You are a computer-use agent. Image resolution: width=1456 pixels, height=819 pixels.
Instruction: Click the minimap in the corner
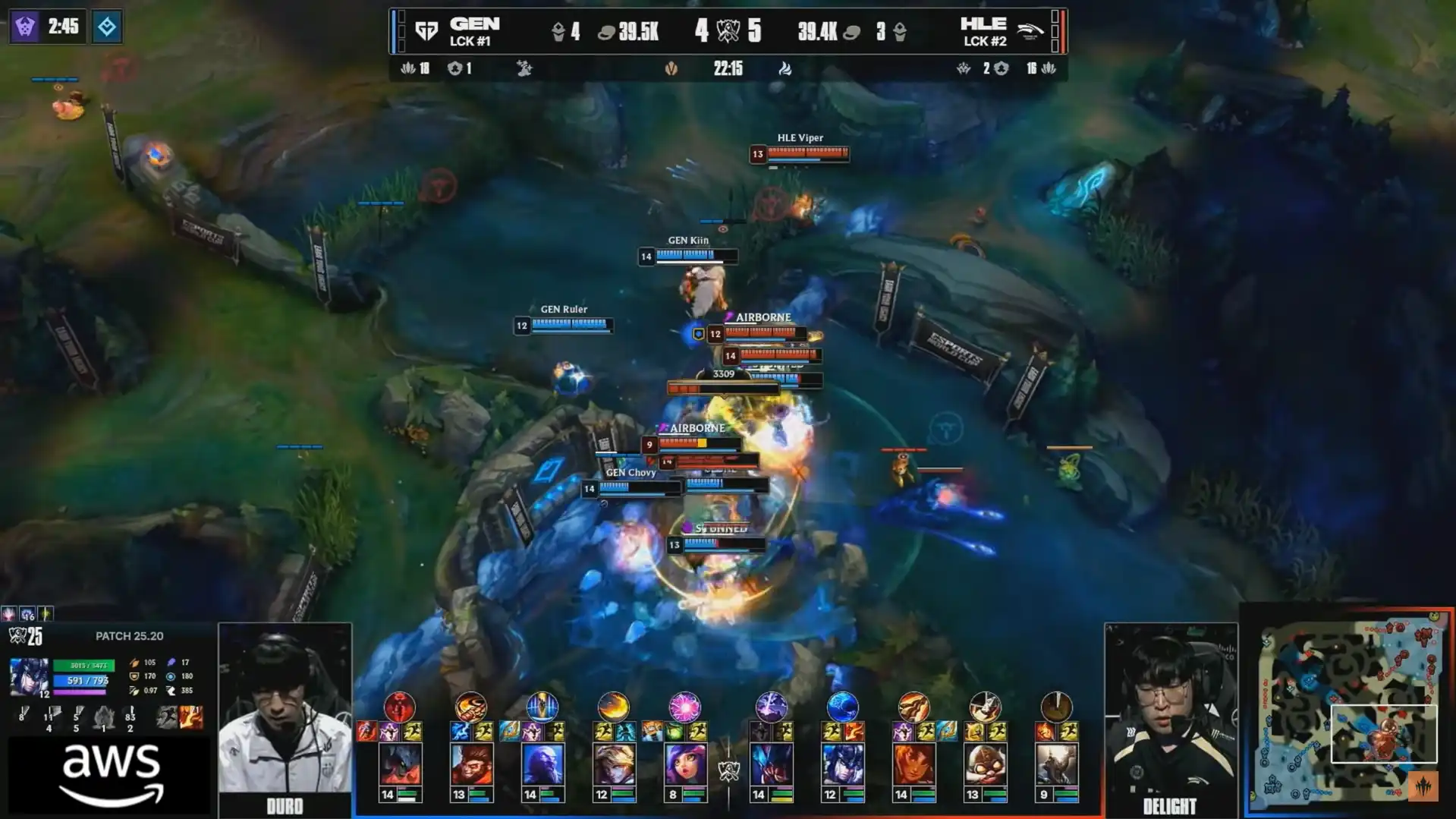(x=1349, y=712)
